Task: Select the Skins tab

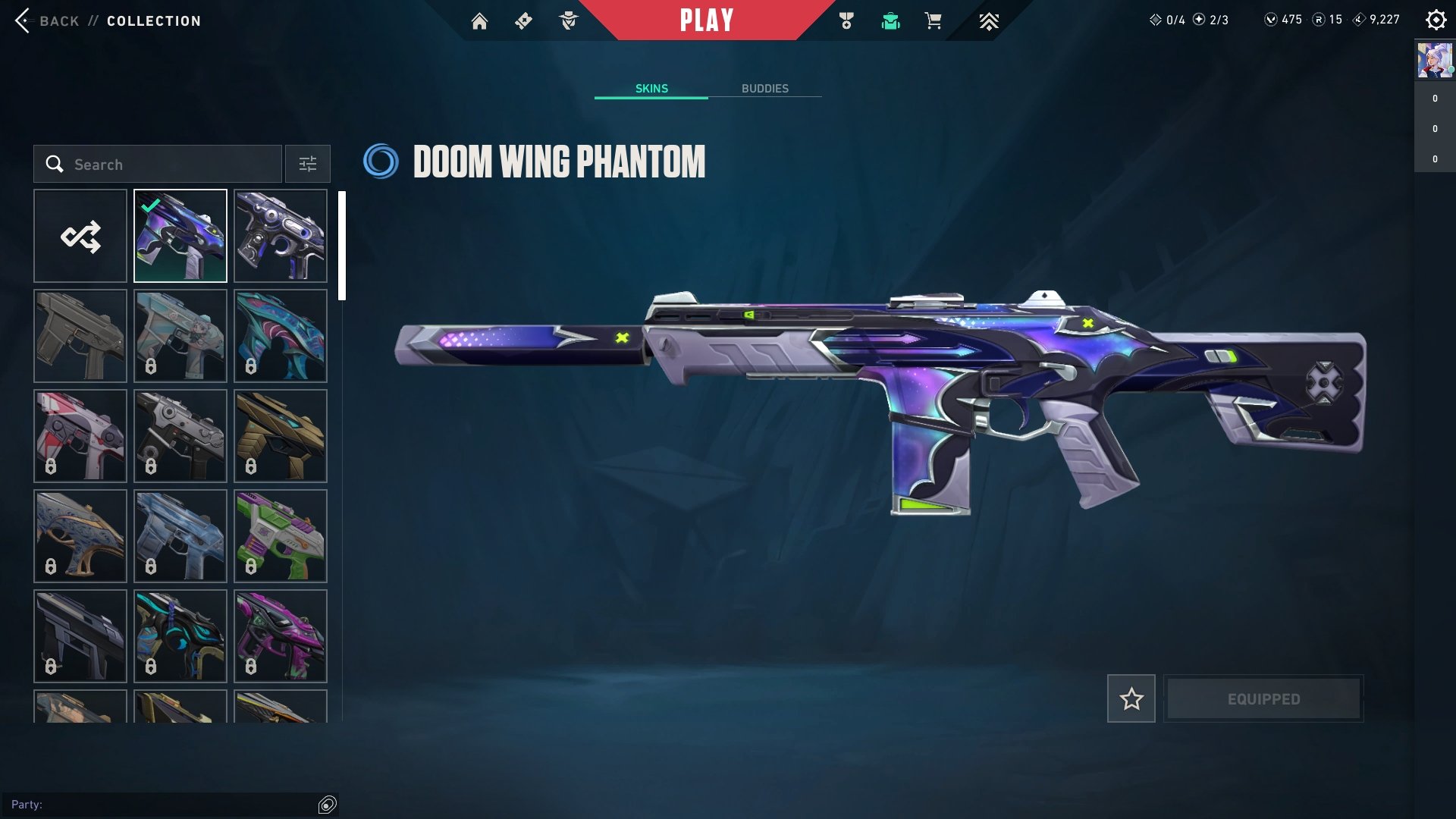Action: (x=651, y=89)
